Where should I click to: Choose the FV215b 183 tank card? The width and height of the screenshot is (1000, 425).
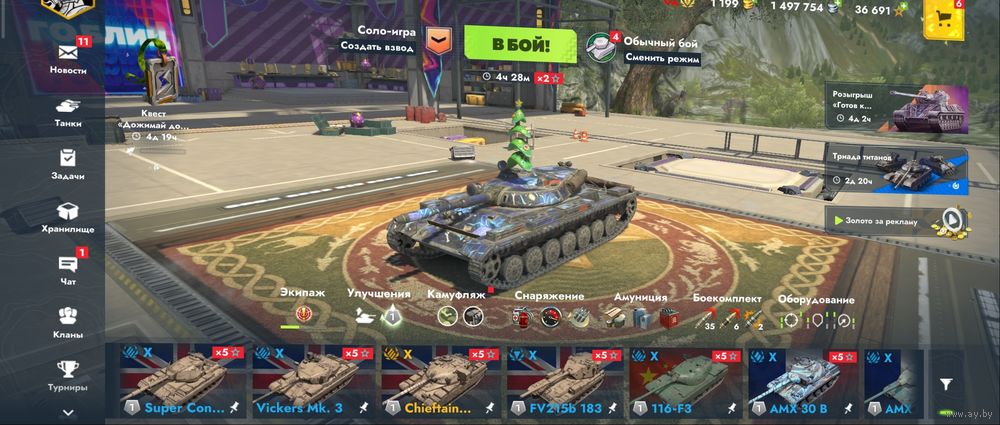click(x=563, y=382)
